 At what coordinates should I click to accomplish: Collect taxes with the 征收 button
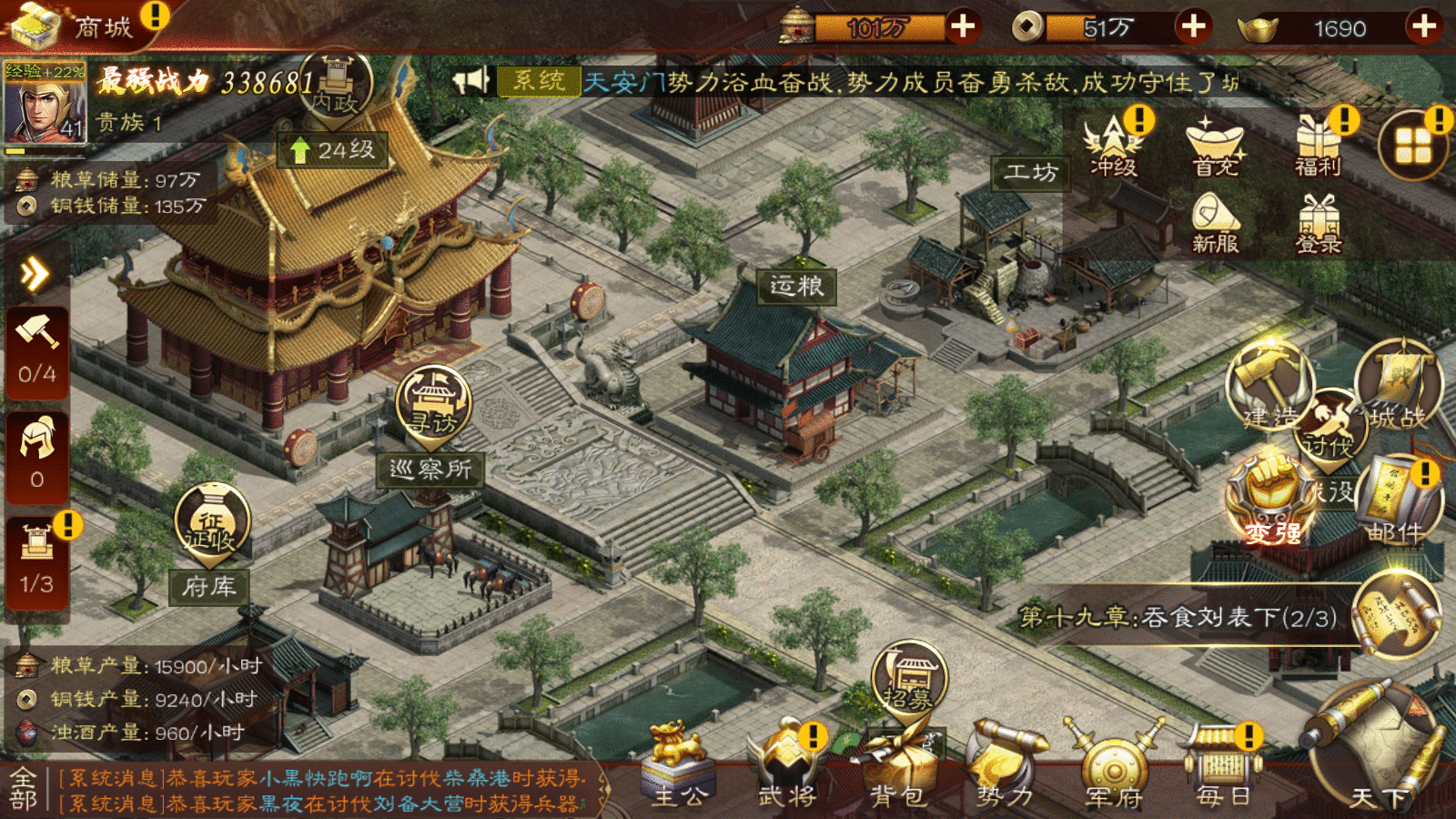[x=211, y=523]
